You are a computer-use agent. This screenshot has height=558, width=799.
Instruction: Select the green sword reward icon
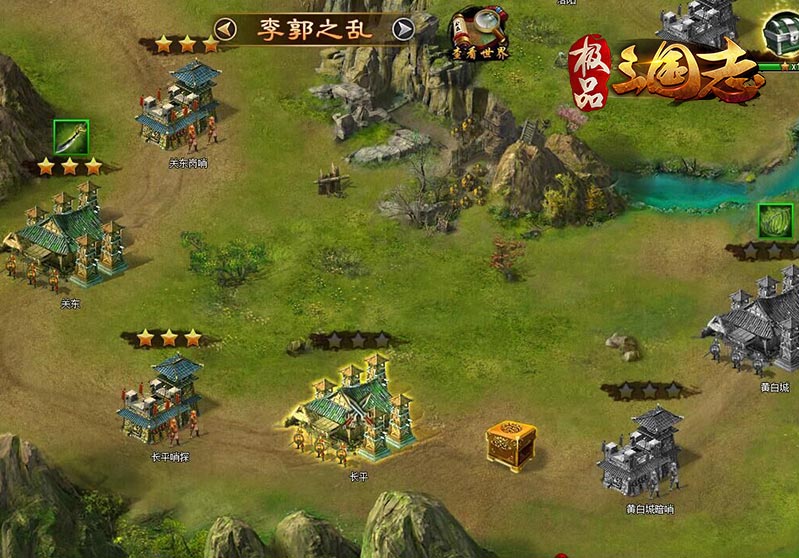71,137
